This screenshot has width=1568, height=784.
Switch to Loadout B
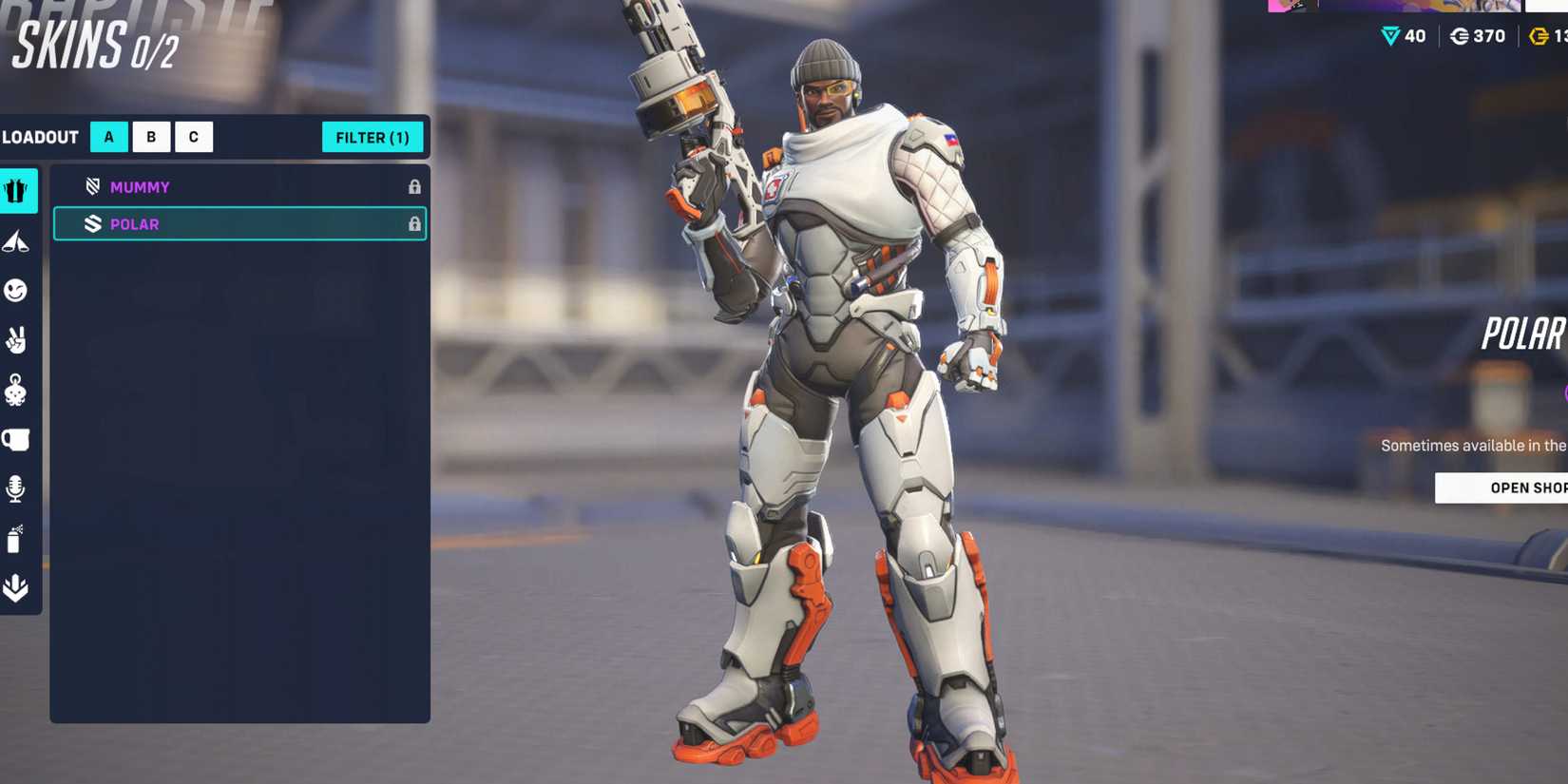[151, 137]
